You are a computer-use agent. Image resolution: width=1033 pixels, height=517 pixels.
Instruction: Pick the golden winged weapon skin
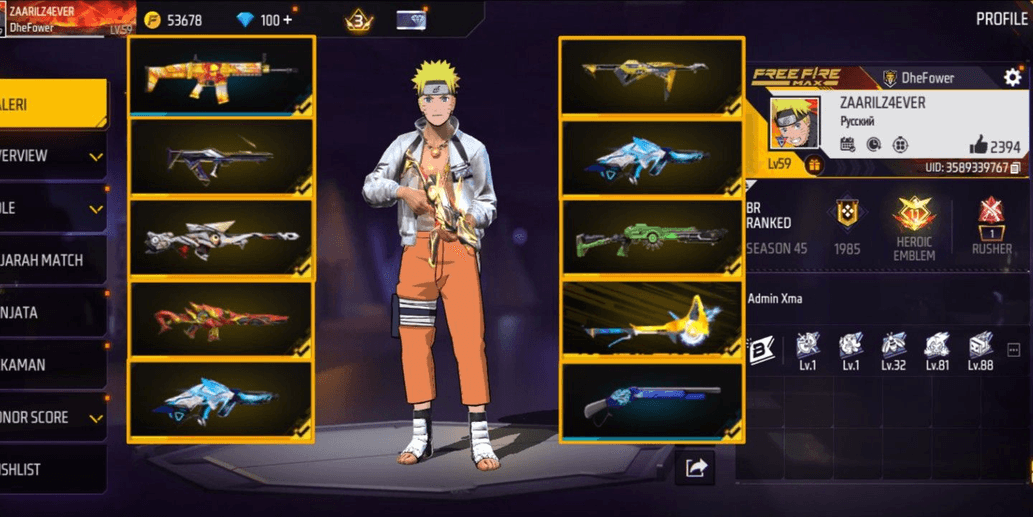(651, 320)
